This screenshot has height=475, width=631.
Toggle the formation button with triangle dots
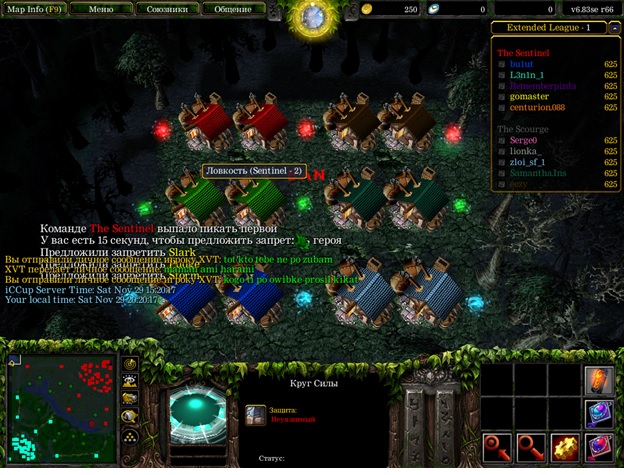(130, 436)
